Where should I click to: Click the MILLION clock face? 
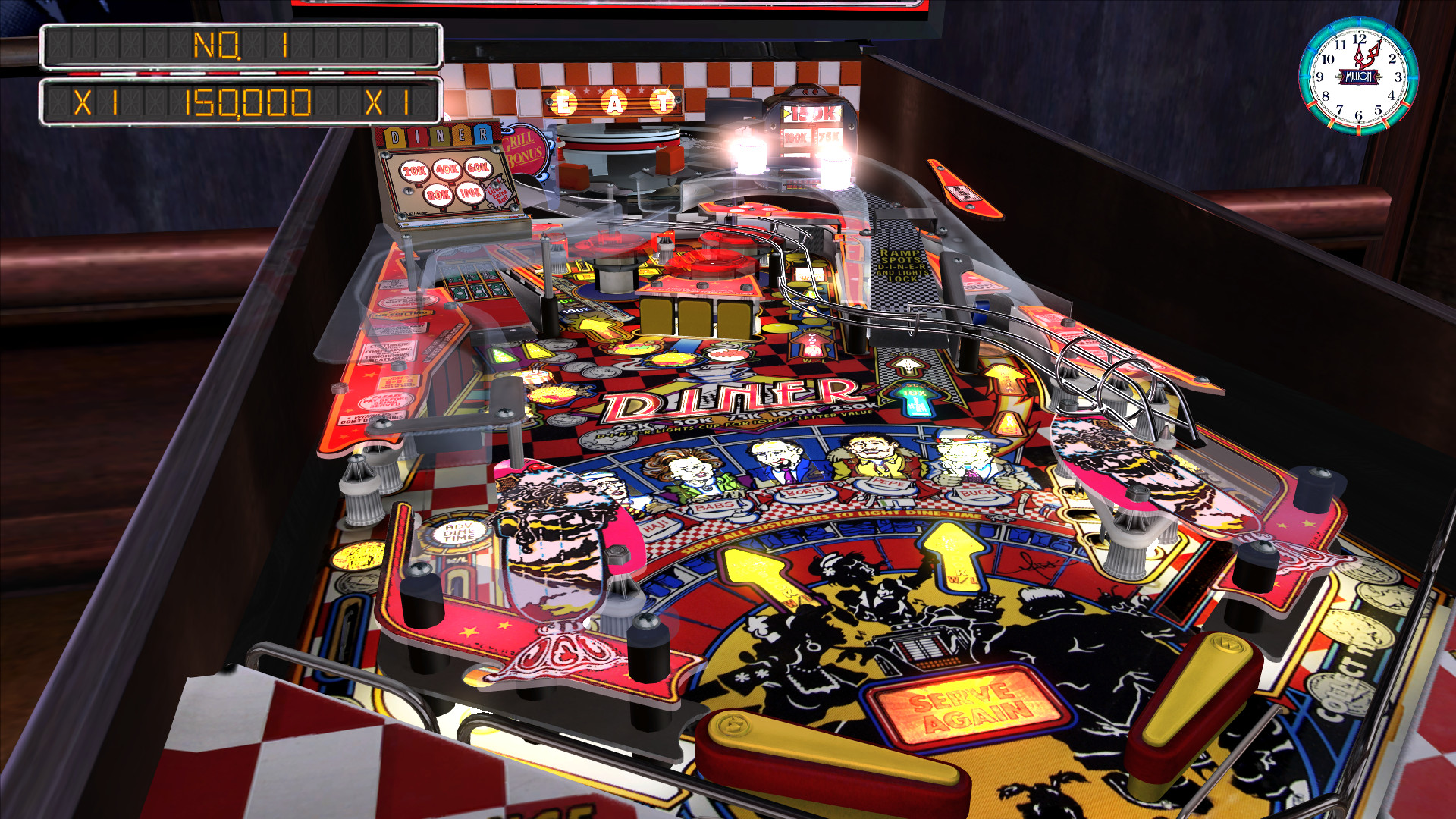tap(1357, 76)
